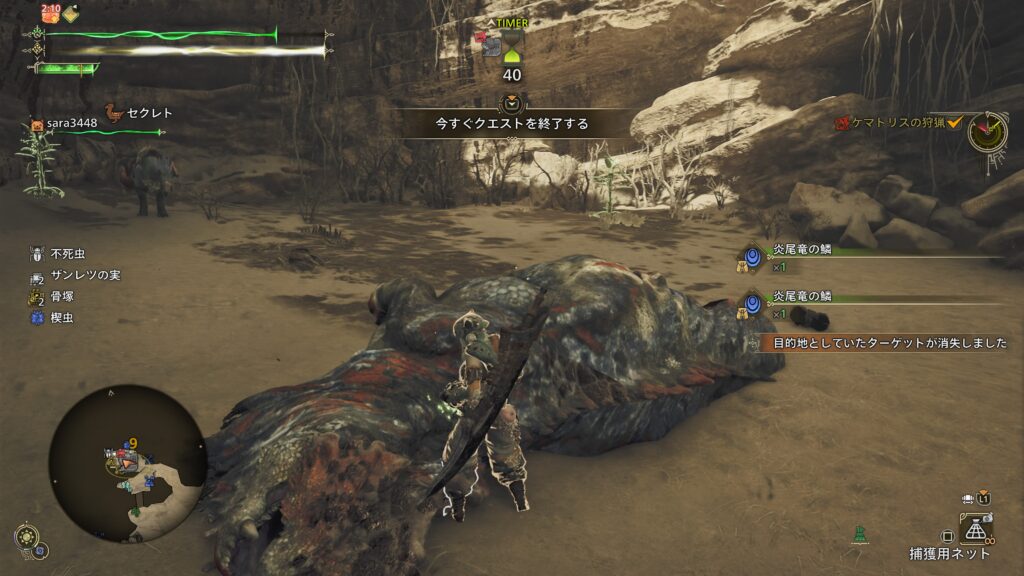Screen dimensions: 1024x576
Task: Open the circular minimap
Action: 127,463
